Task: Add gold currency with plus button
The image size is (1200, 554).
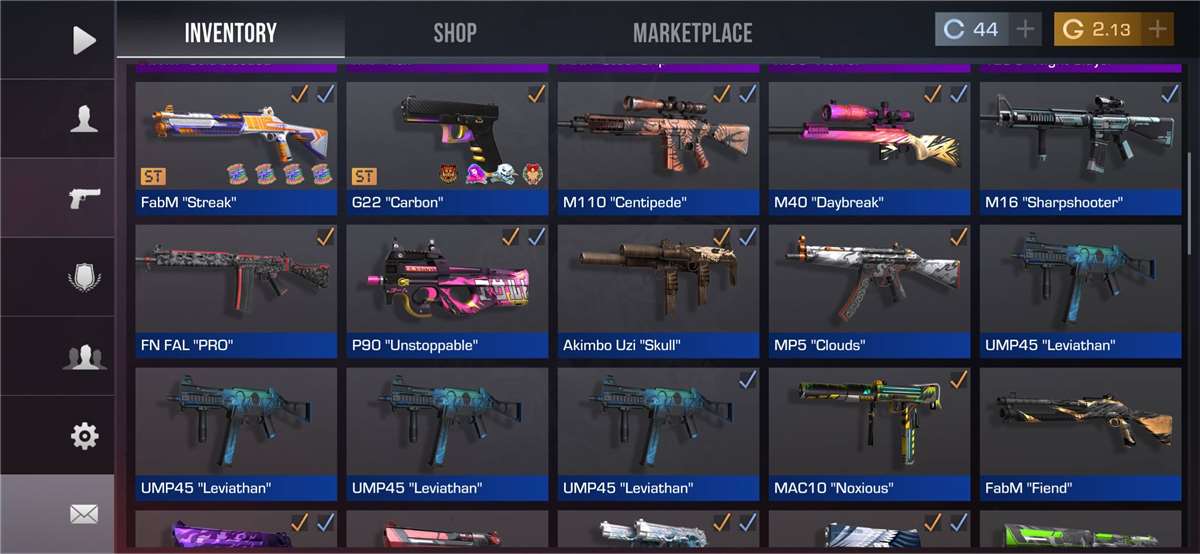Action: click(x=1157, y=29)
